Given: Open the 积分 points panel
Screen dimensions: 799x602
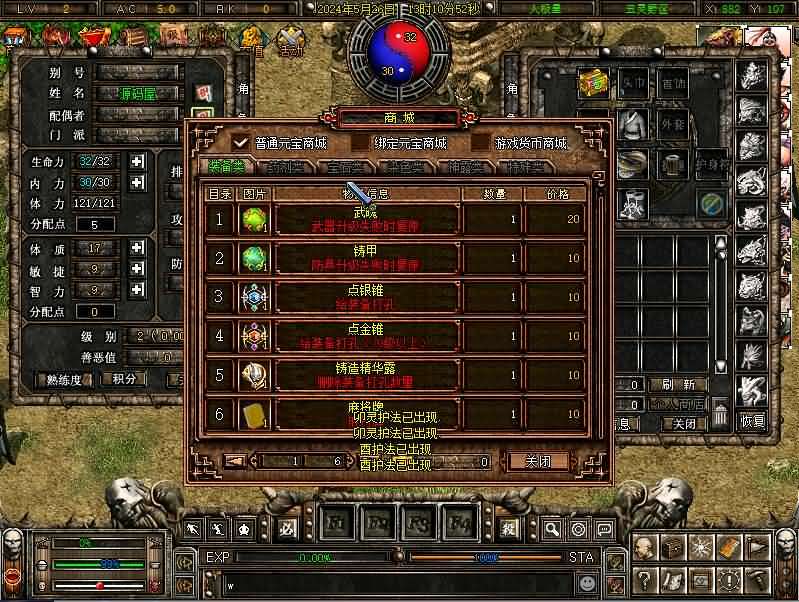Looking at the screenshot, I should pyautogui.click(x=124, y=380).
